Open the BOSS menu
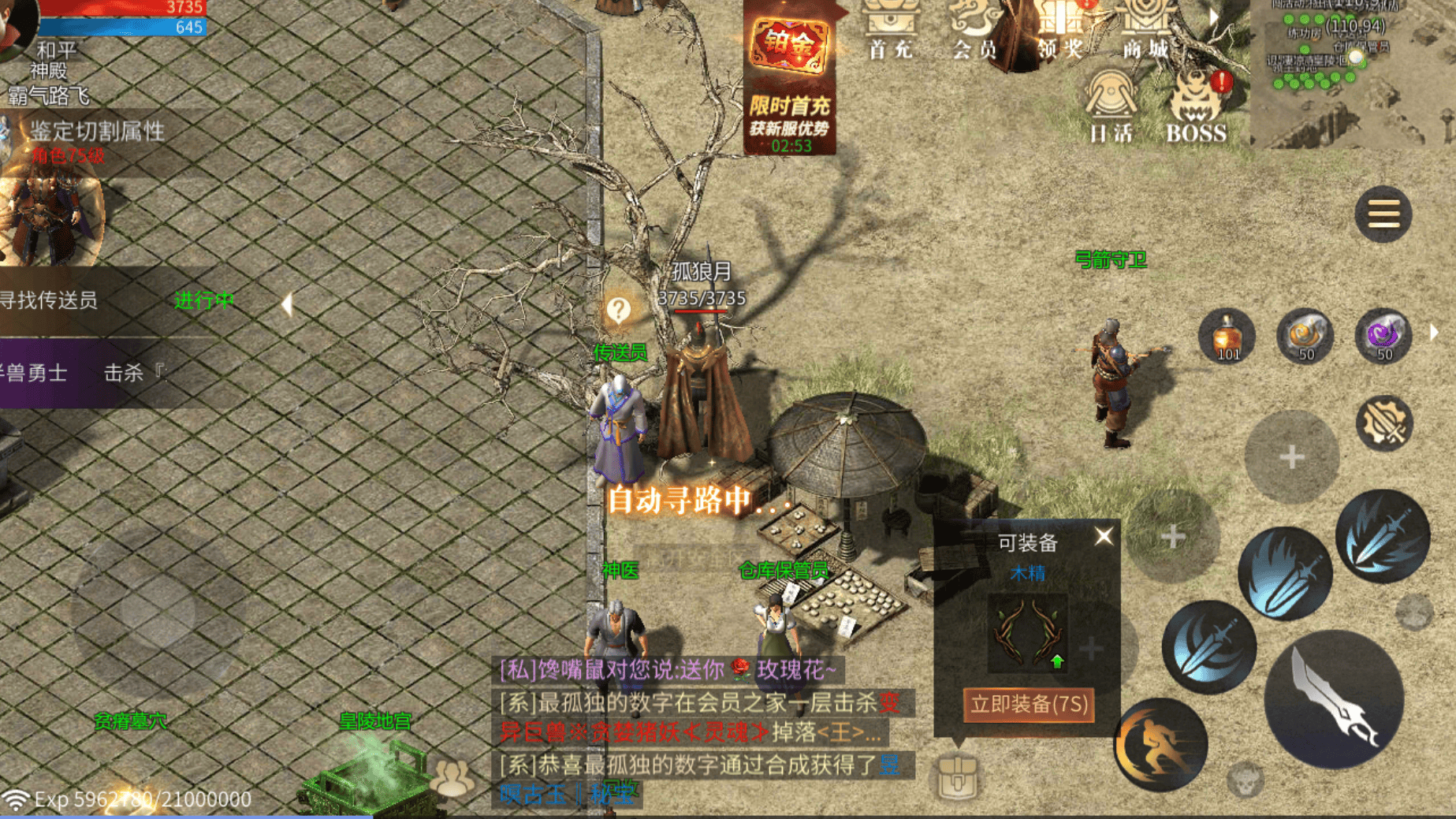Image resolution: width=1456 pixels, height=819 pixels. coord(1196,106)
